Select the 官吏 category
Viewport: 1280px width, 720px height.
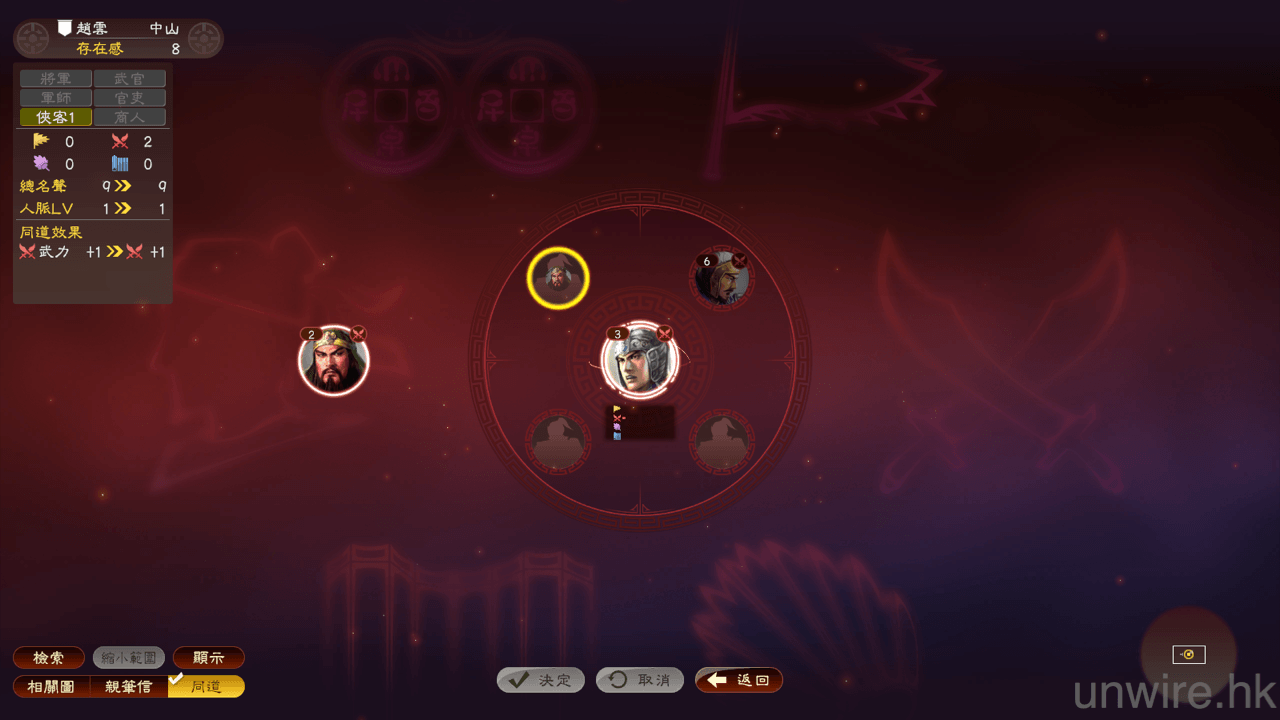tap(130, 98)
